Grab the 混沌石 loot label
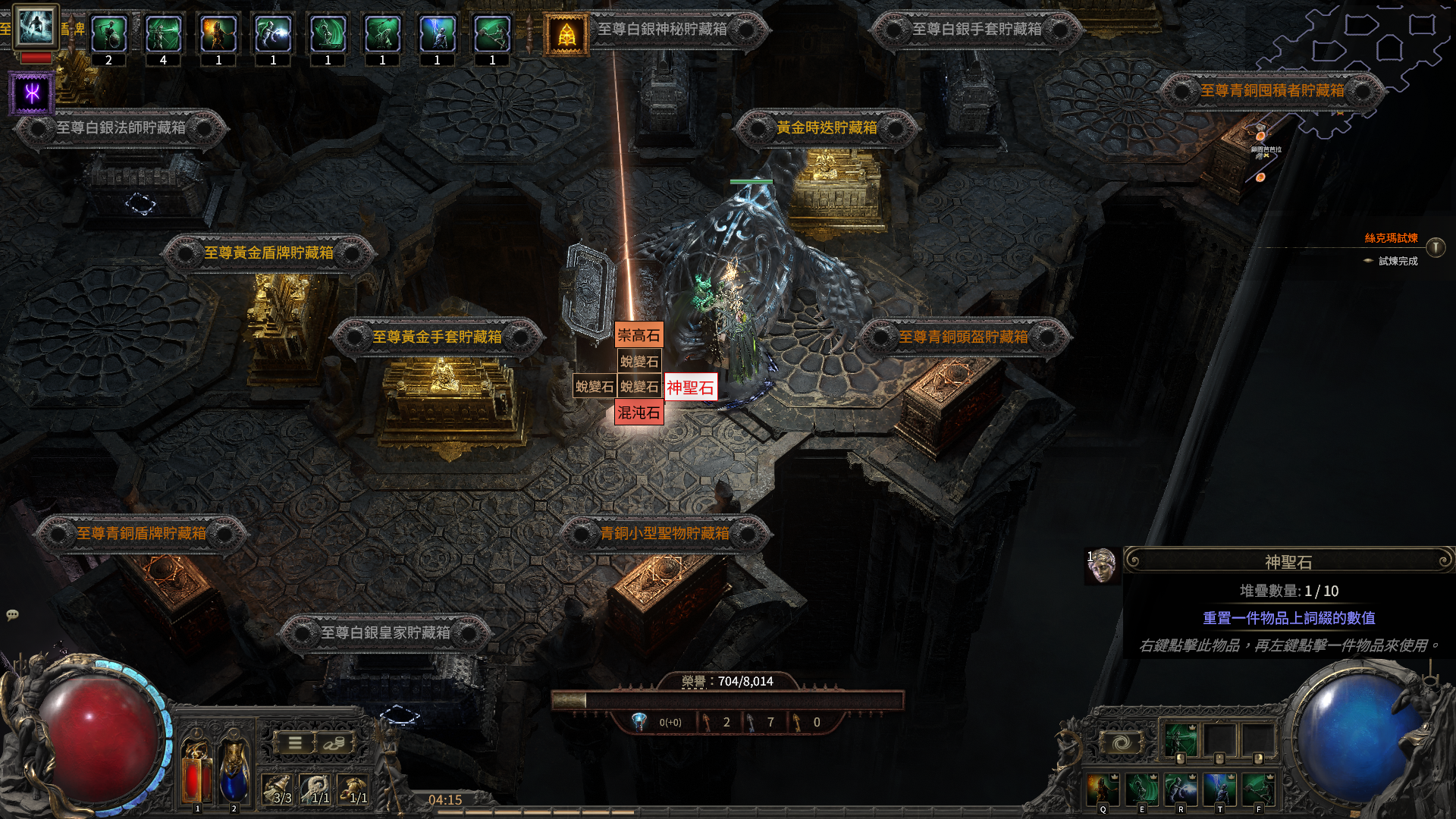Screen dimensions: 1456x819 coord(639,413)
